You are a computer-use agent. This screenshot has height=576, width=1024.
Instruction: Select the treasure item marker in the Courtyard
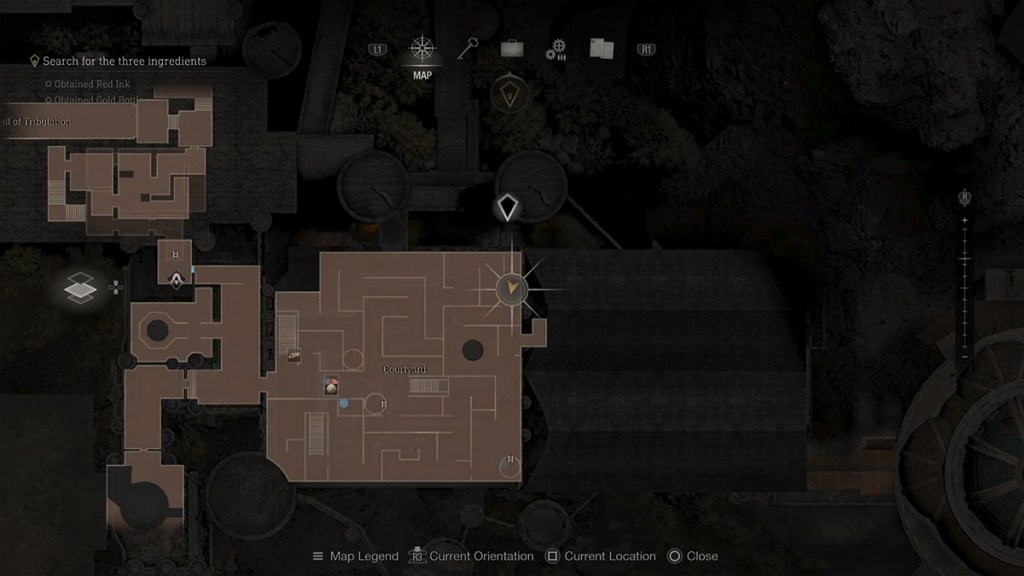(x=331, y=385)
